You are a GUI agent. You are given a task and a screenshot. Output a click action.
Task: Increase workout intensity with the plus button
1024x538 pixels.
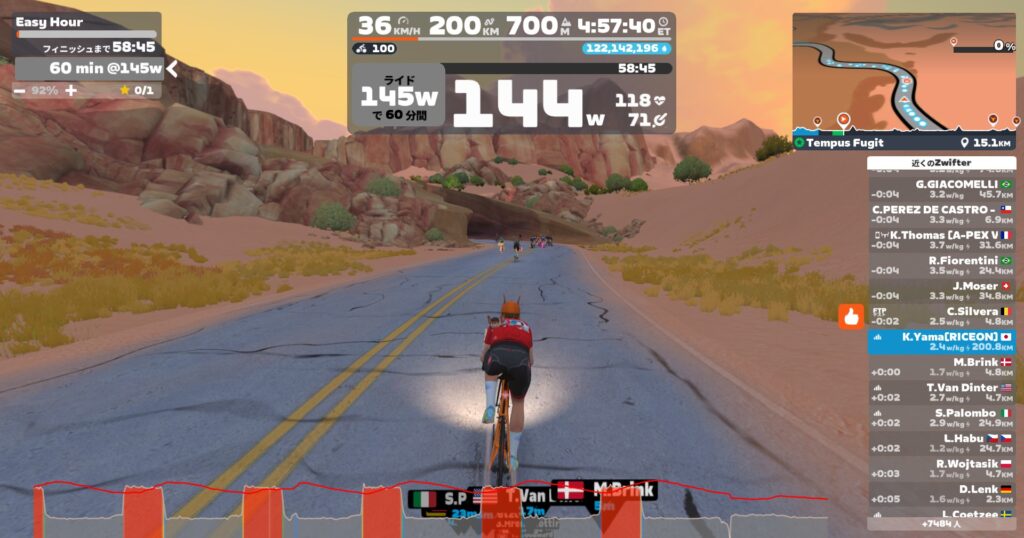pyautogui.click(x=70, y=90)
